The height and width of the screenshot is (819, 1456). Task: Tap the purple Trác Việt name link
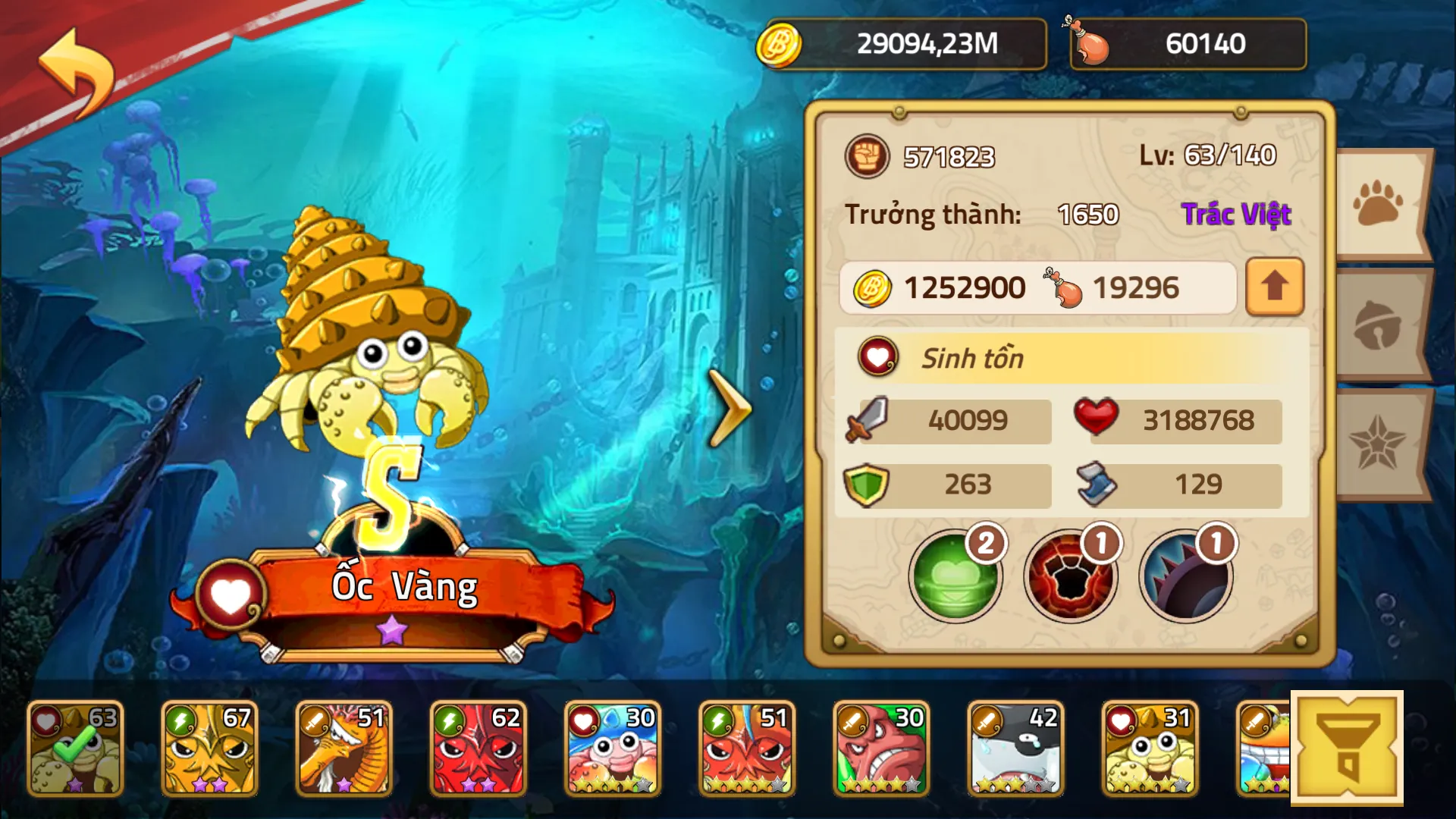(x=1238, y=215)
